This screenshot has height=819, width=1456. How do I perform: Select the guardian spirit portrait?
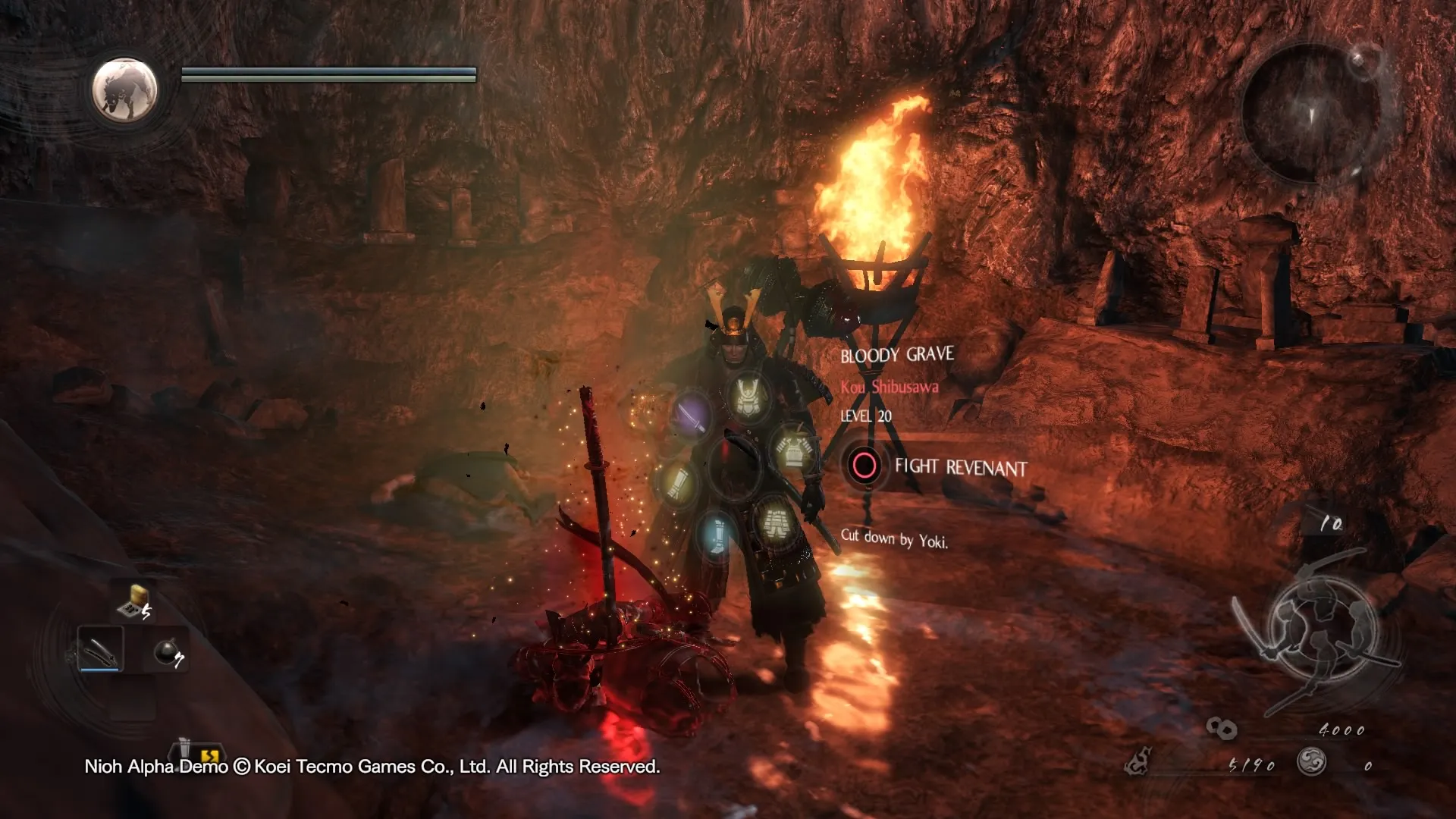pyautogui.click(x=124, y=90)
